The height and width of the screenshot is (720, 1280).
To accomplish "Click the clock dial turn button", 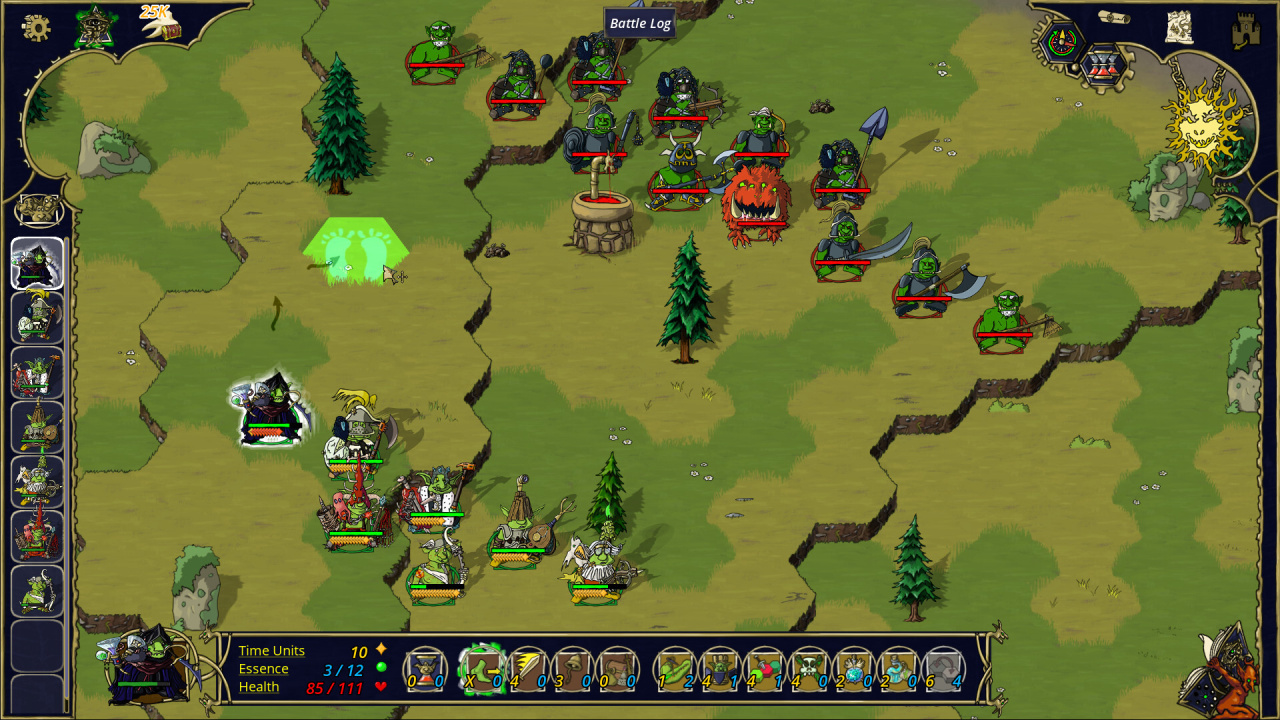I will pos(1062,41).
